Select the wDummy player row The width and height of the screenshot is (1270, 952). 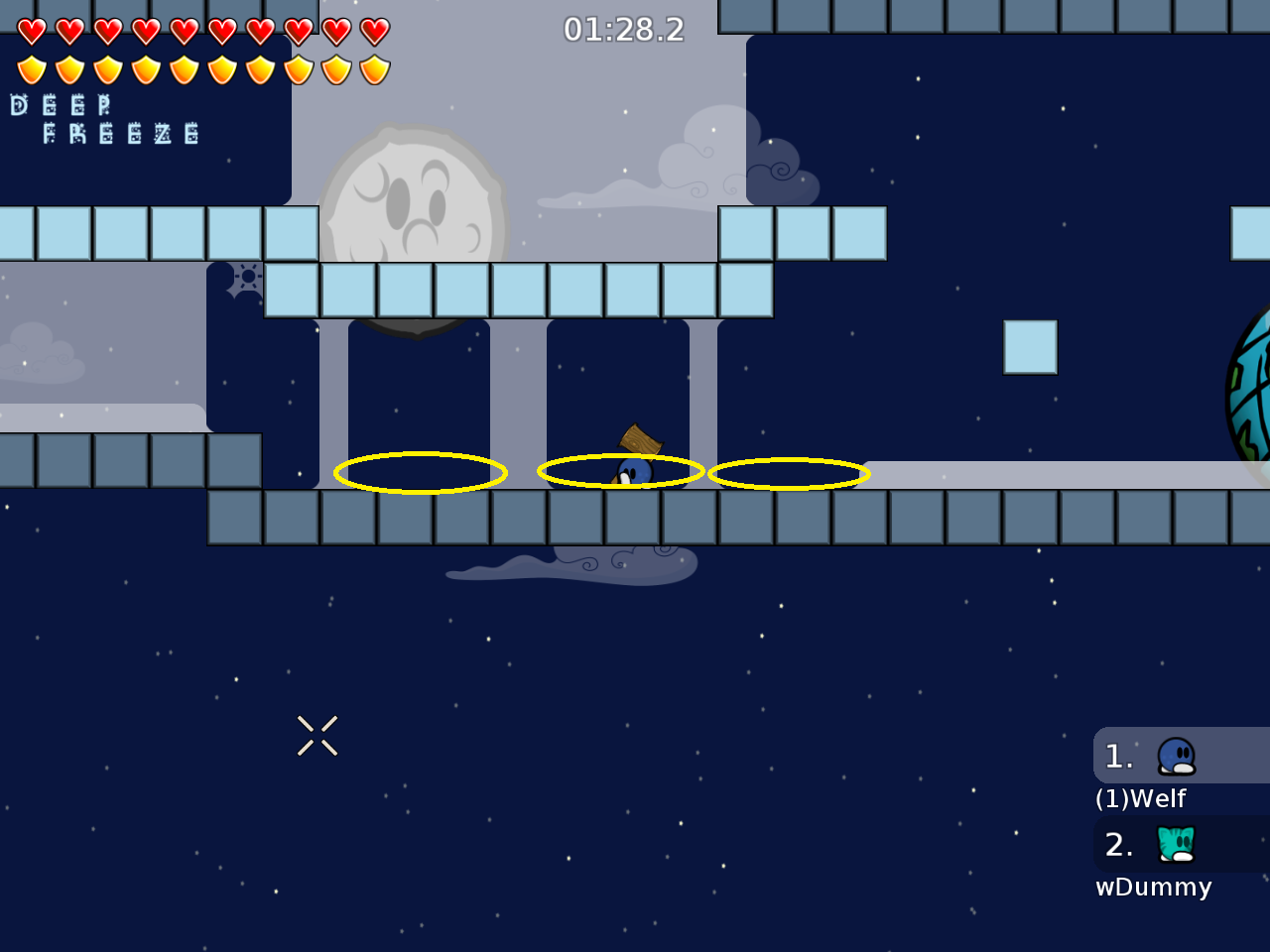[x=1179, y=845]
